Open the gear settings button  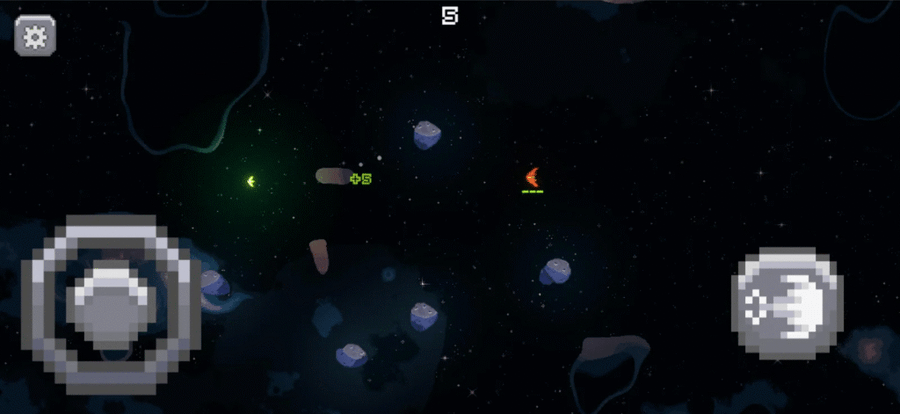(x=35, y=36)
